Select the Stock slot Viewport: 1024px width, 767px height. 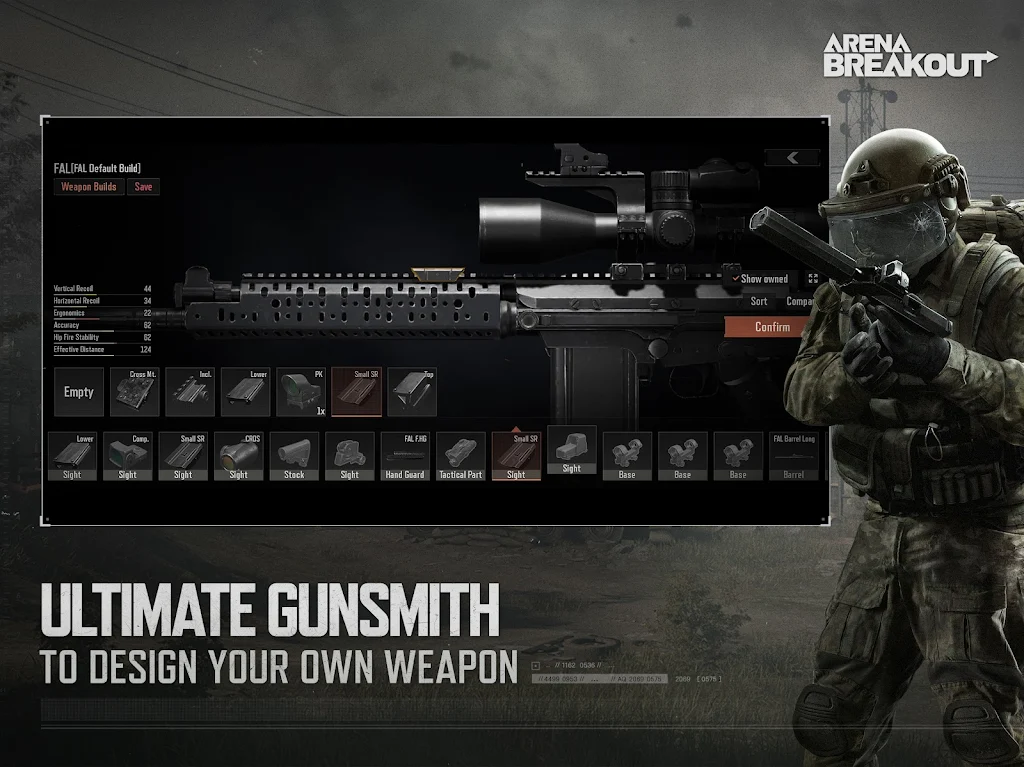tap(294, 456)
